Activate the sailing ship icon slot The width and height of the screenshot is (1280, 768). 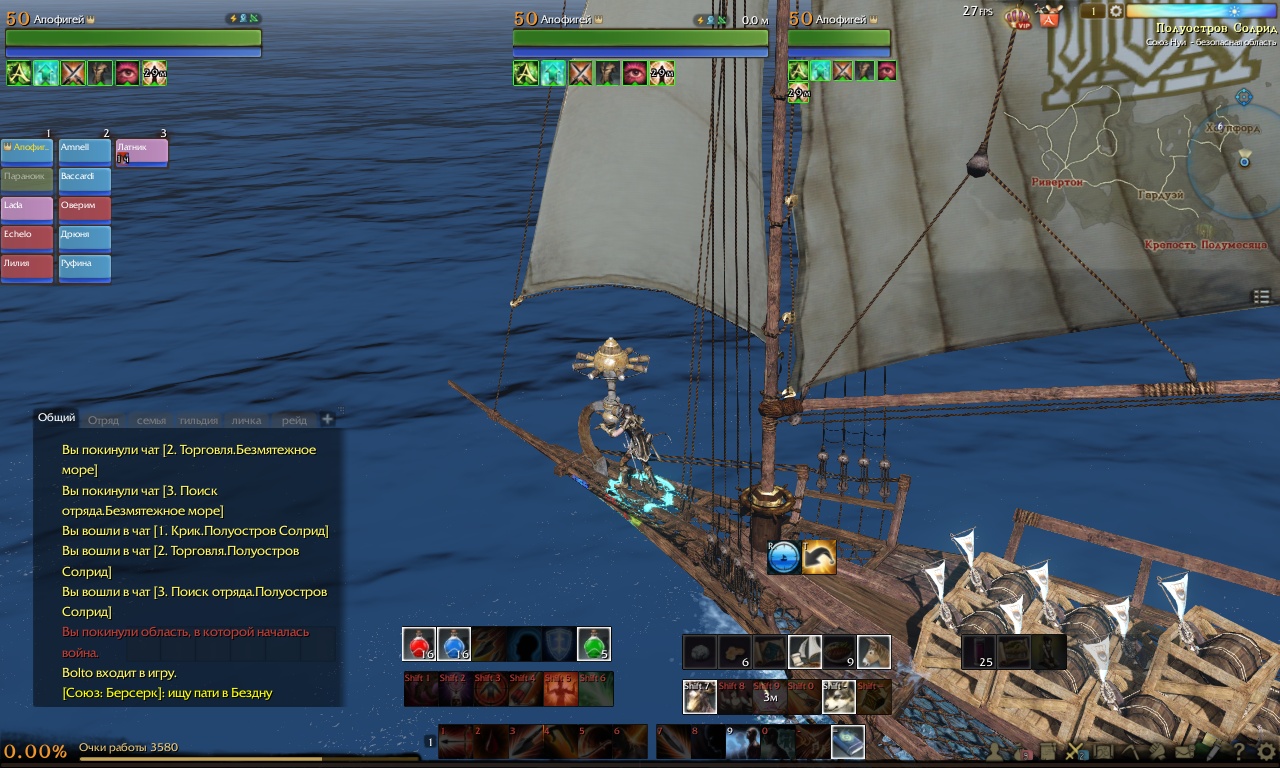(805, 652)
